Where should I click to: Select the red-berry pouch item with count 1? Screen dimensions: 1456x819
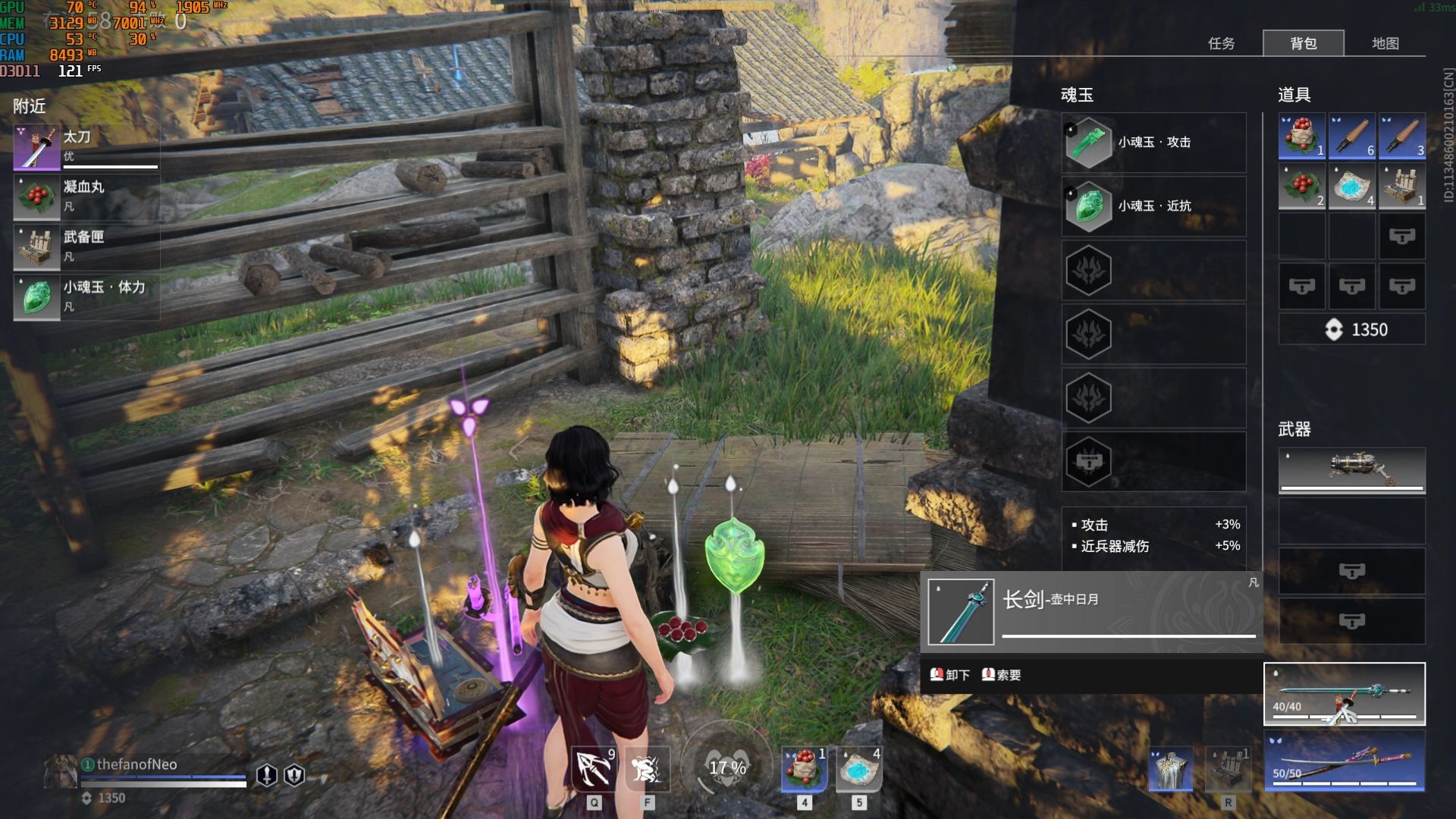point(1301,136)
